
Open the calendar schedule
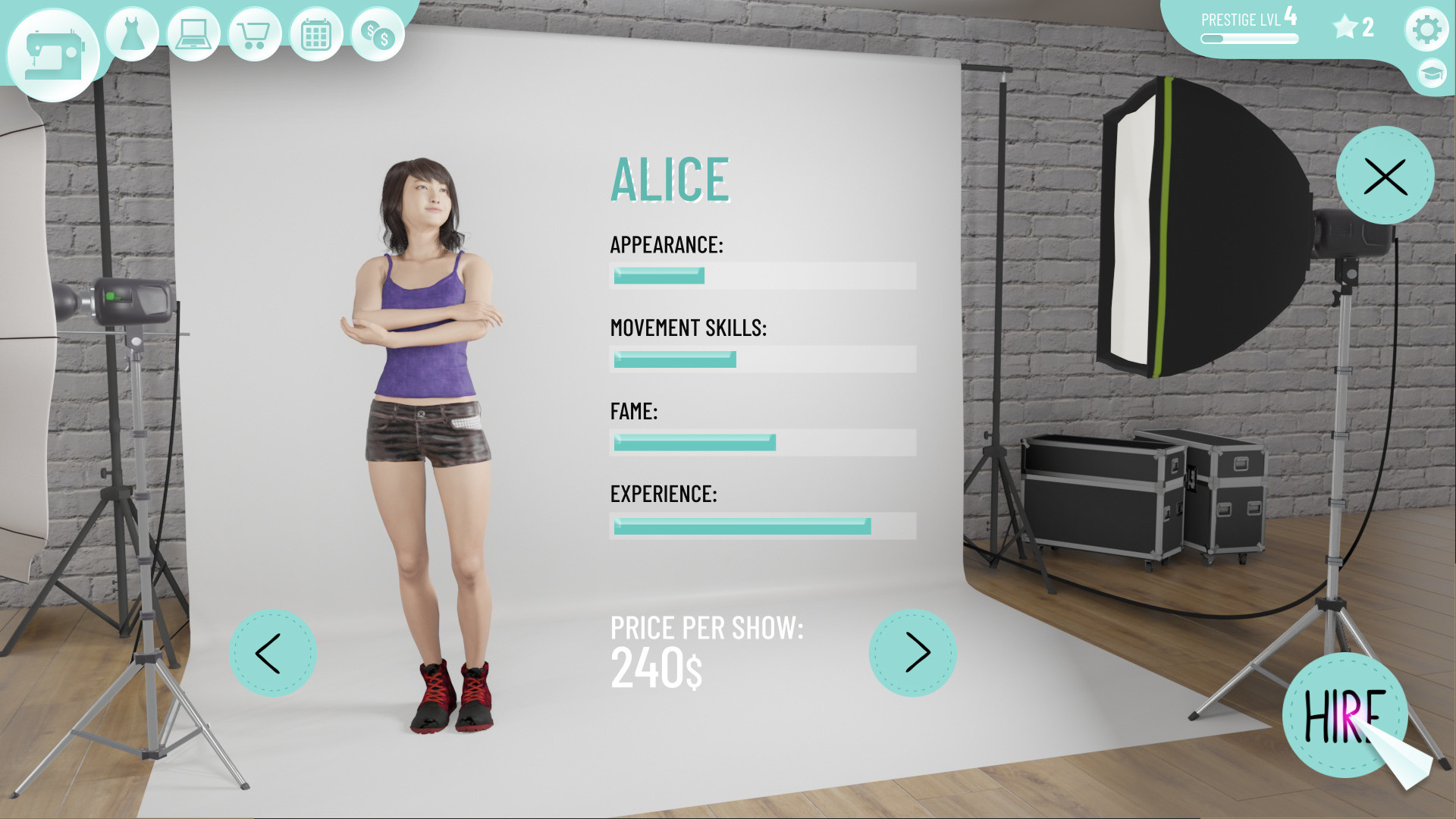coord(315,33)
